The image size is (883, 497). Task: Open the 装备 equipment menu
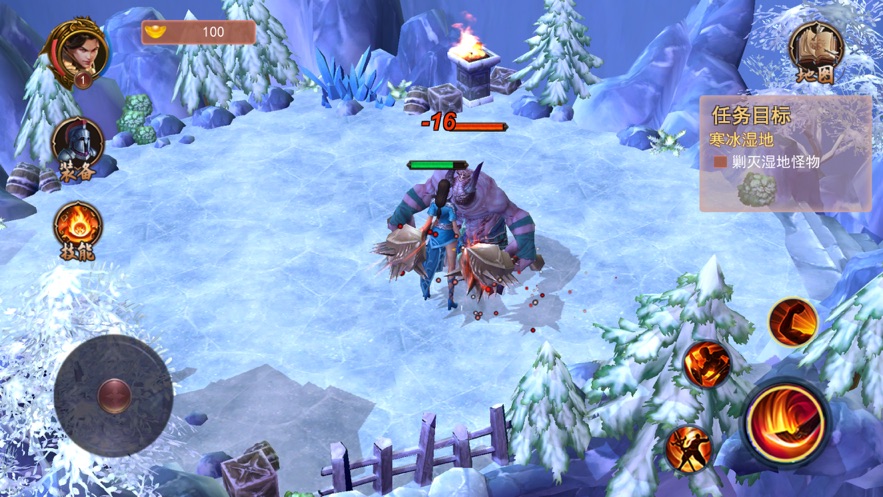point(77,143)
